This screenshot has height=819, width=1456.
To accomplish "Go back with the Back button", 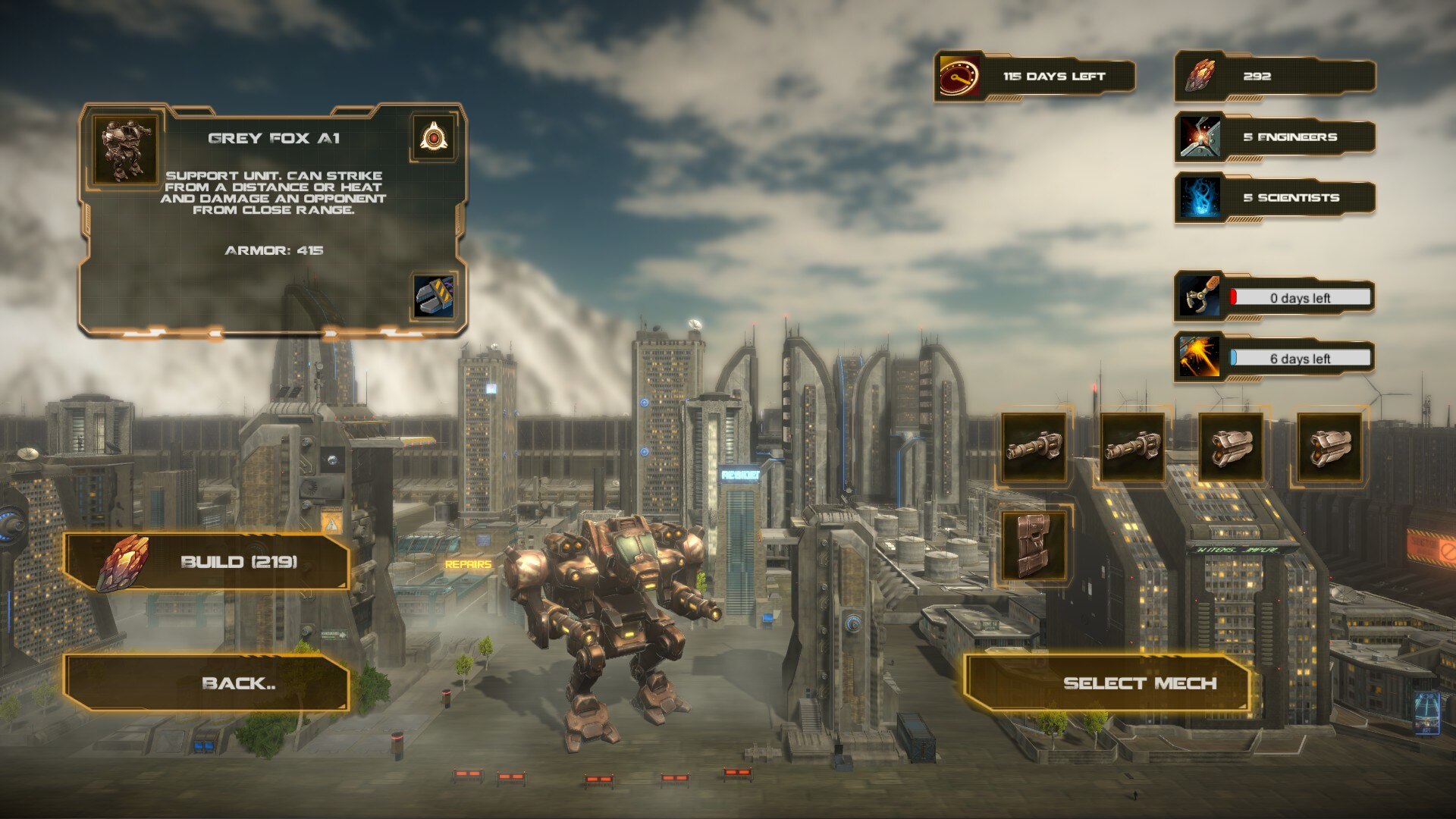I will click(206, 683).
